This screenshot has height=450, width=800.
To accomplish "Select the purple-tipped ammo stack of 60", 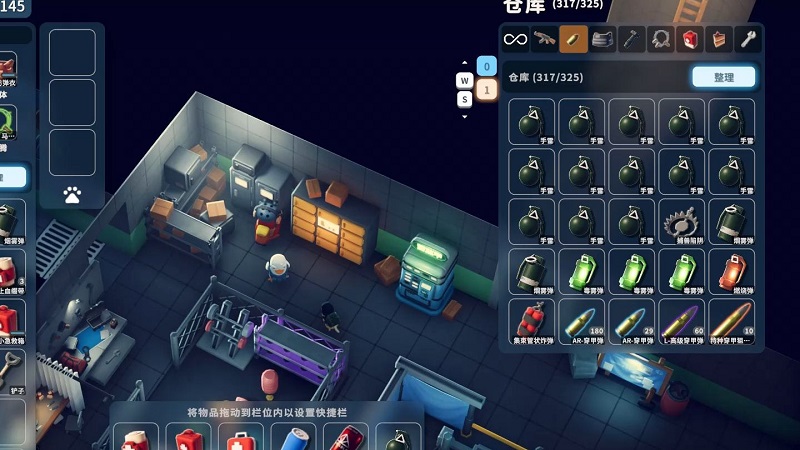I will click(x=682, y=322).
